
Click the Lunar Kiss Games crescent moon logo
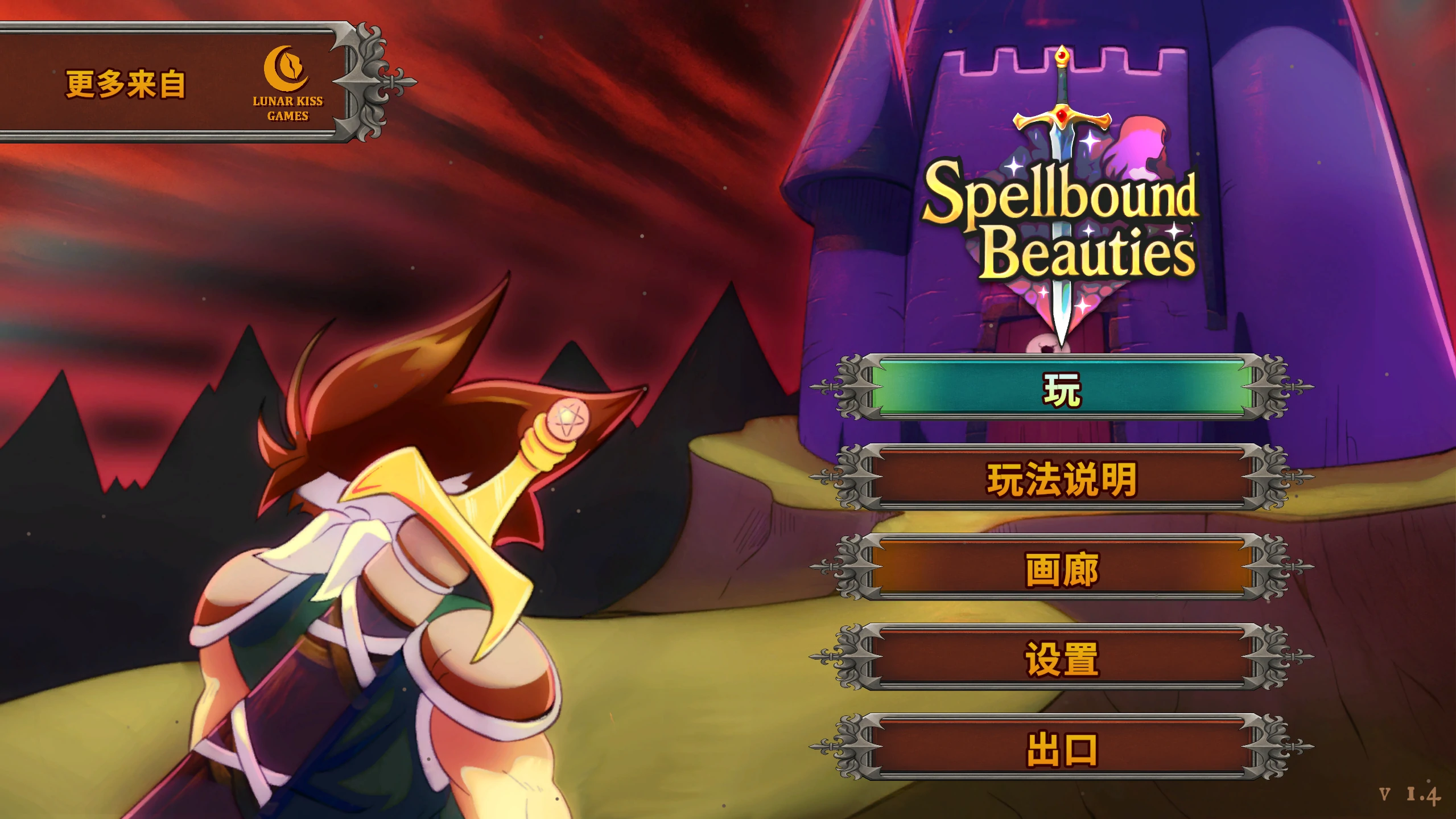click(x=286, y=68)
